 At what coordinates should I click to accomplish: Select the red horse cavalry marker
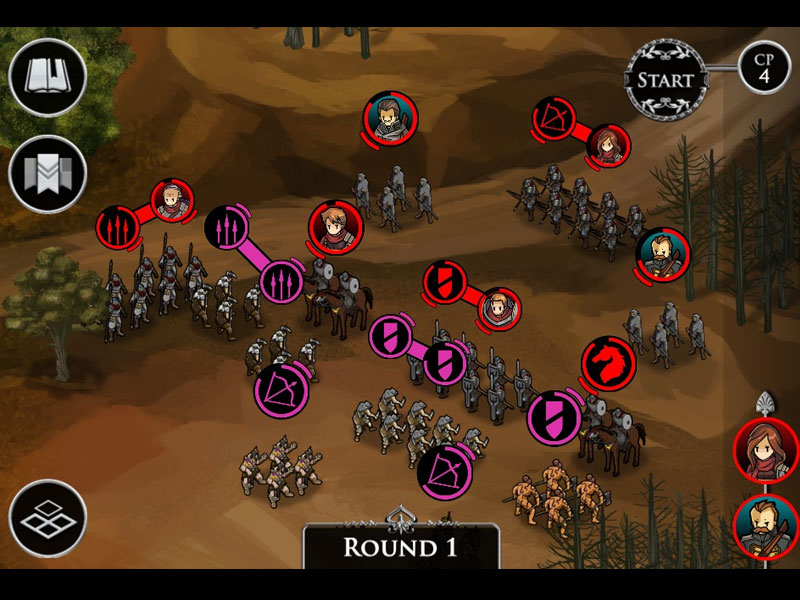[609, 362]
